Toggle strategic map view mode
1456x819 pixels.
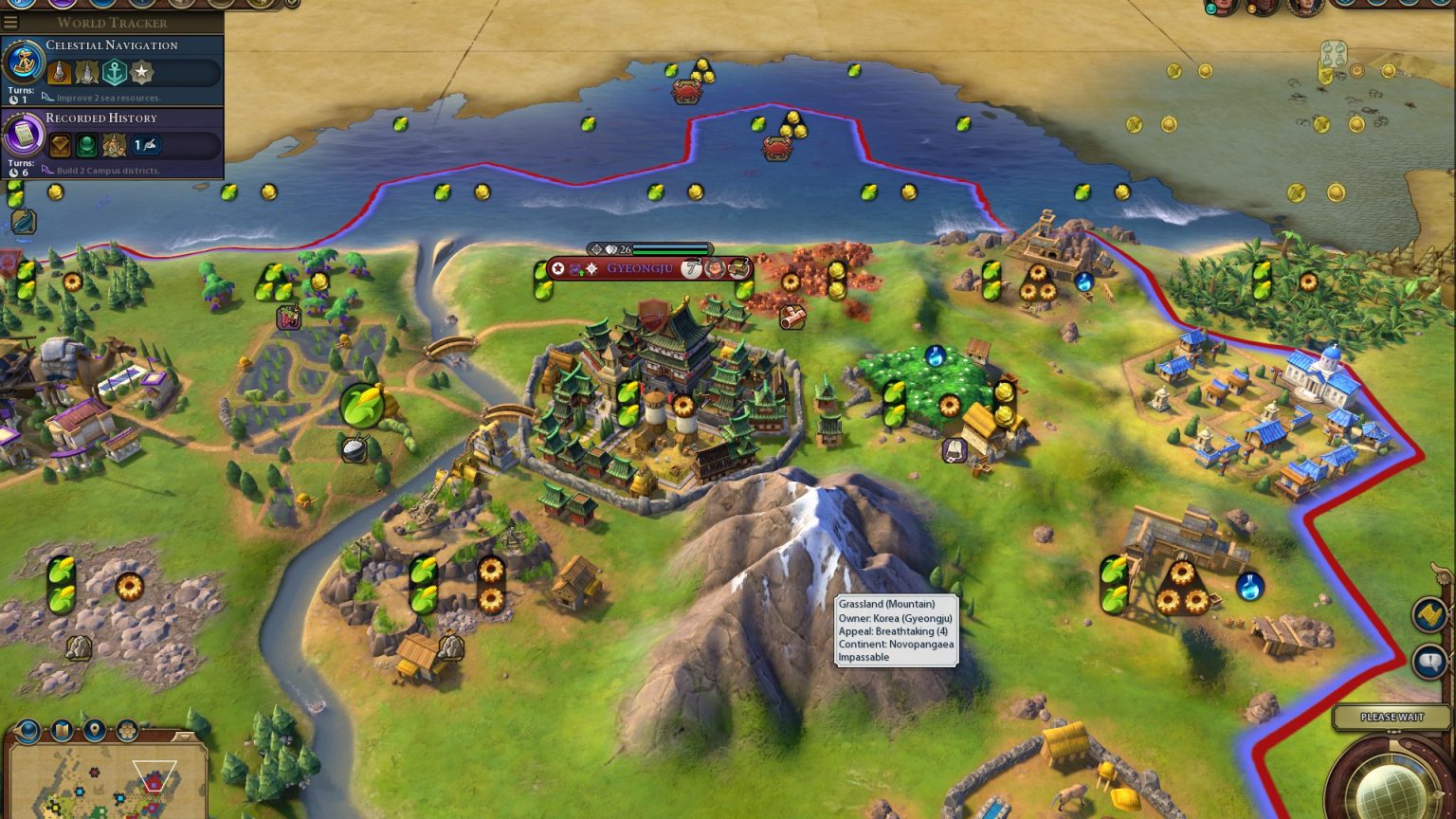63,730
